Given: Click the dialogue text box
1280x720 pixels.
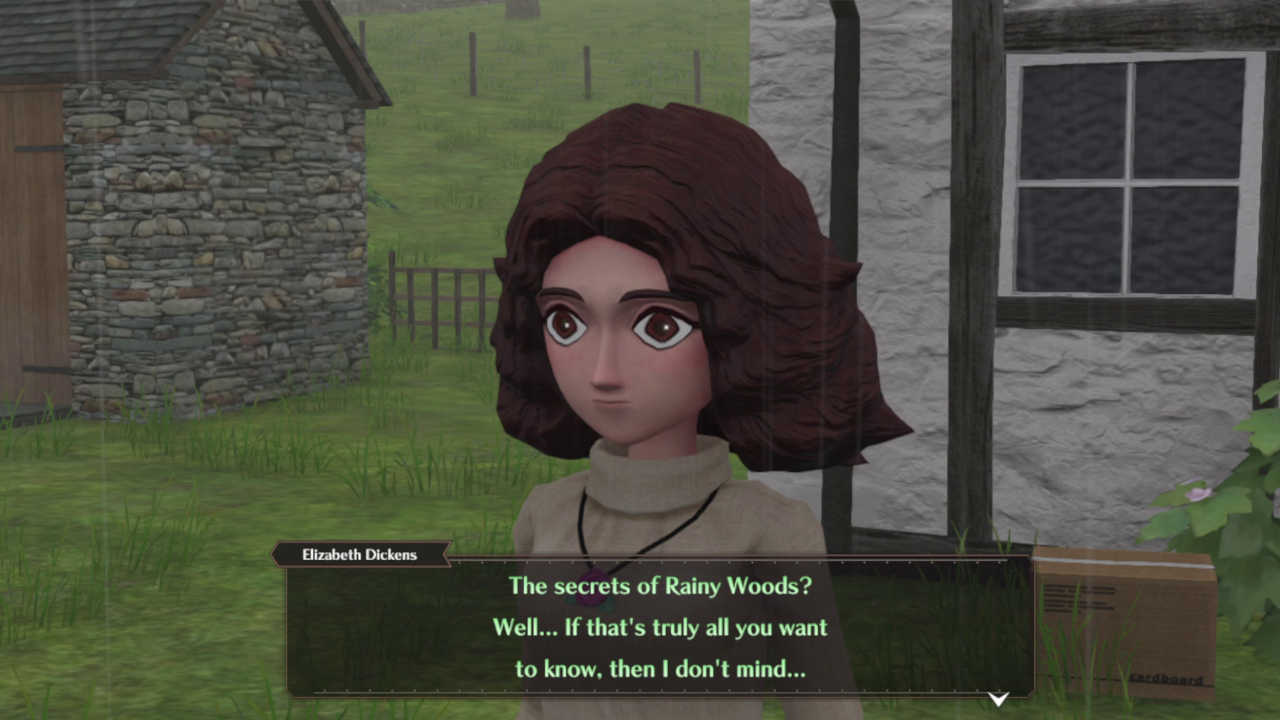Looking at the screenshot, I should (x=660, y=628).
